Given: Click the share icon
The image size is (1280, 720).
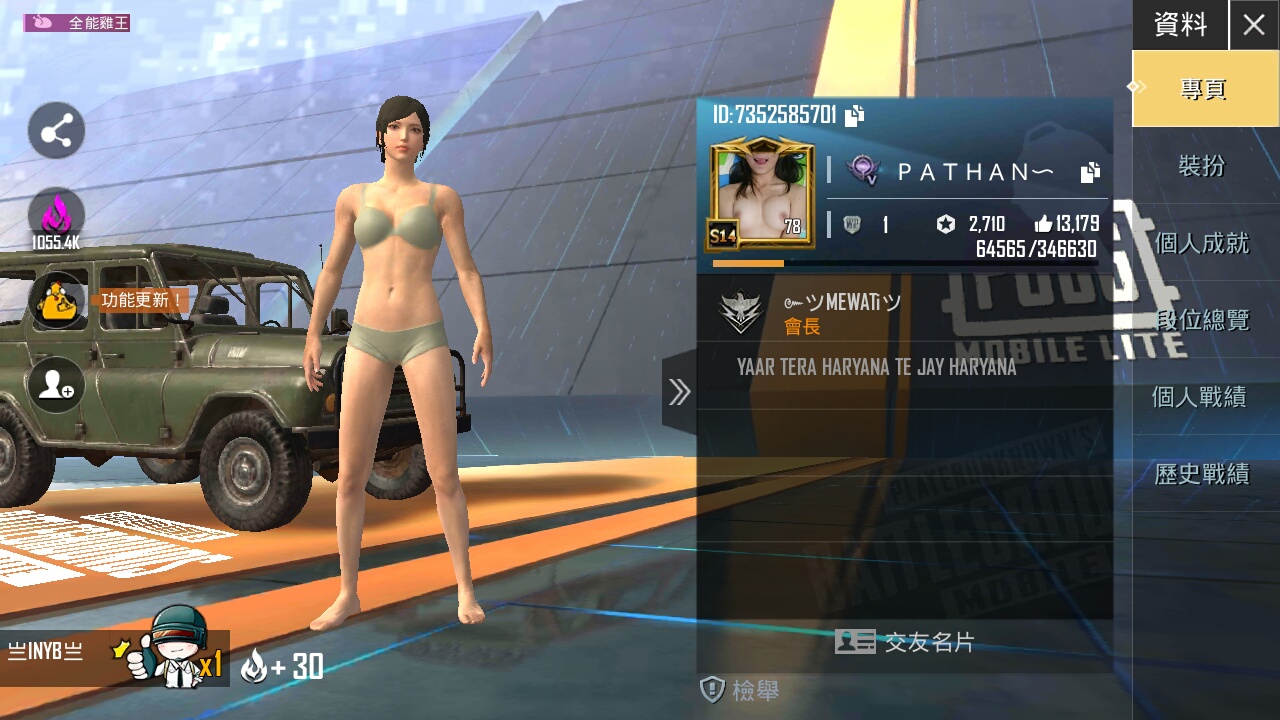Looking at the screenshot, I should [x=56, y=131].
